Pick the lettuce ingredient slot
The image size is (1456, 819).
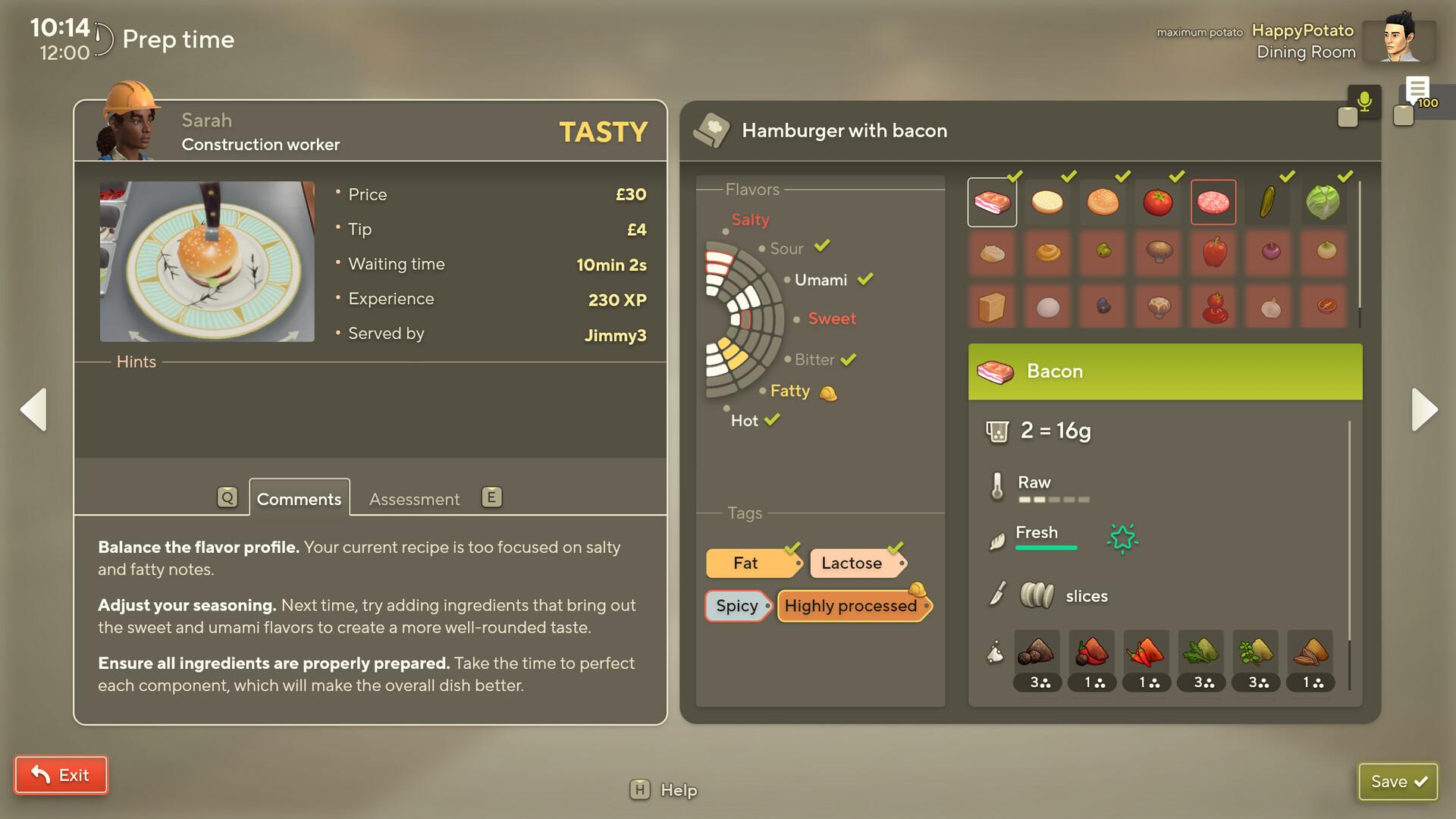point(1323,202)
